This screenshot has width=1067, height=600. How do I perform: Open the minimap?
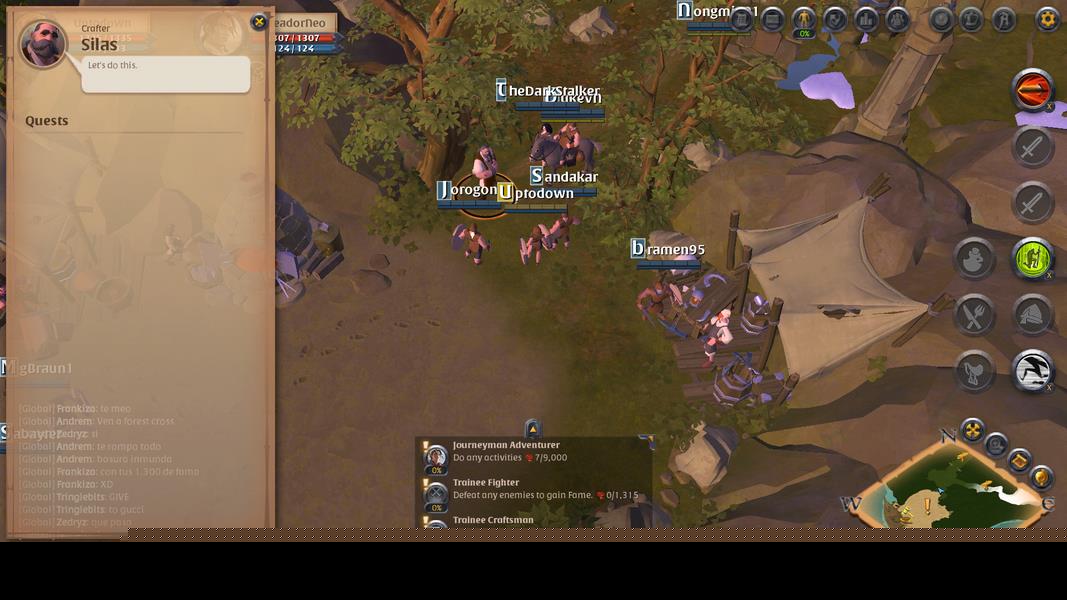click(x=950, y=492)
